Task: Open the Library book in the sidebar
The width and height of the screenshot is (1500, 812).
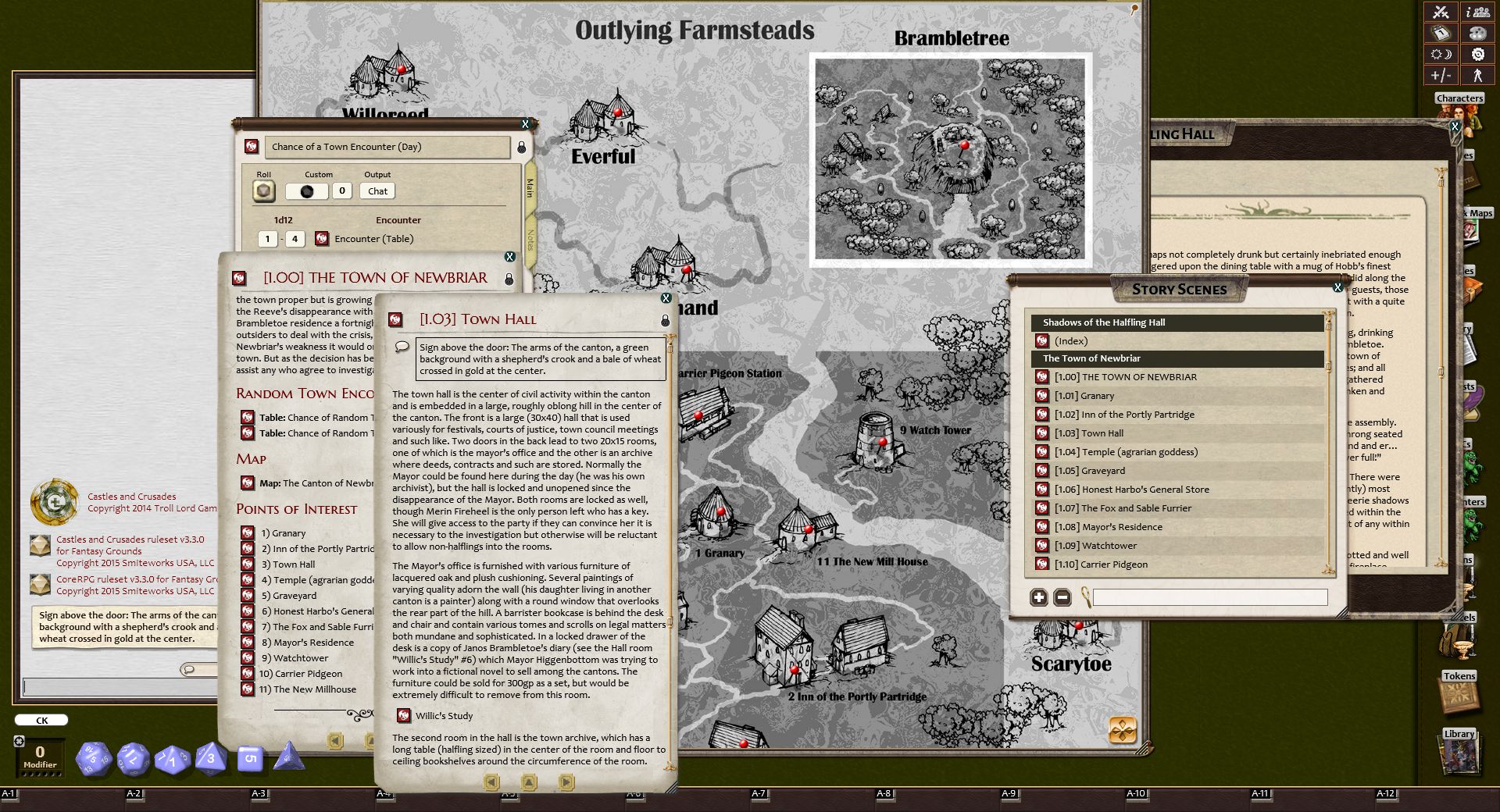Action: (1459, 756)
